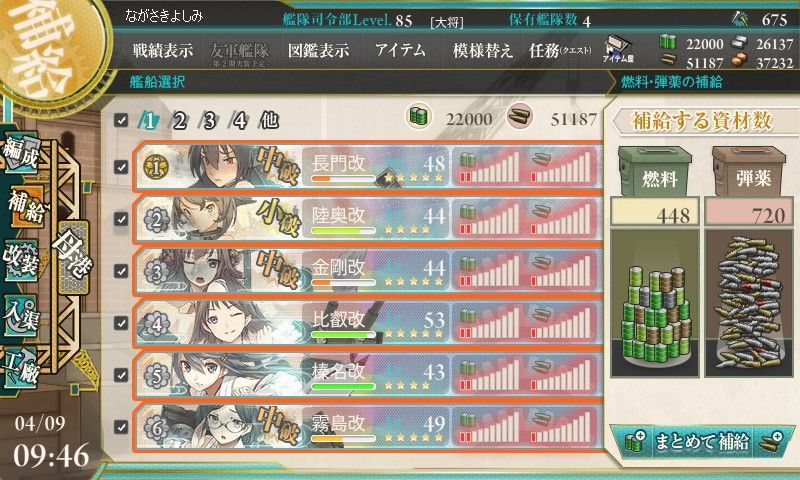Toggle the checkbox for 金剛改

121,271
